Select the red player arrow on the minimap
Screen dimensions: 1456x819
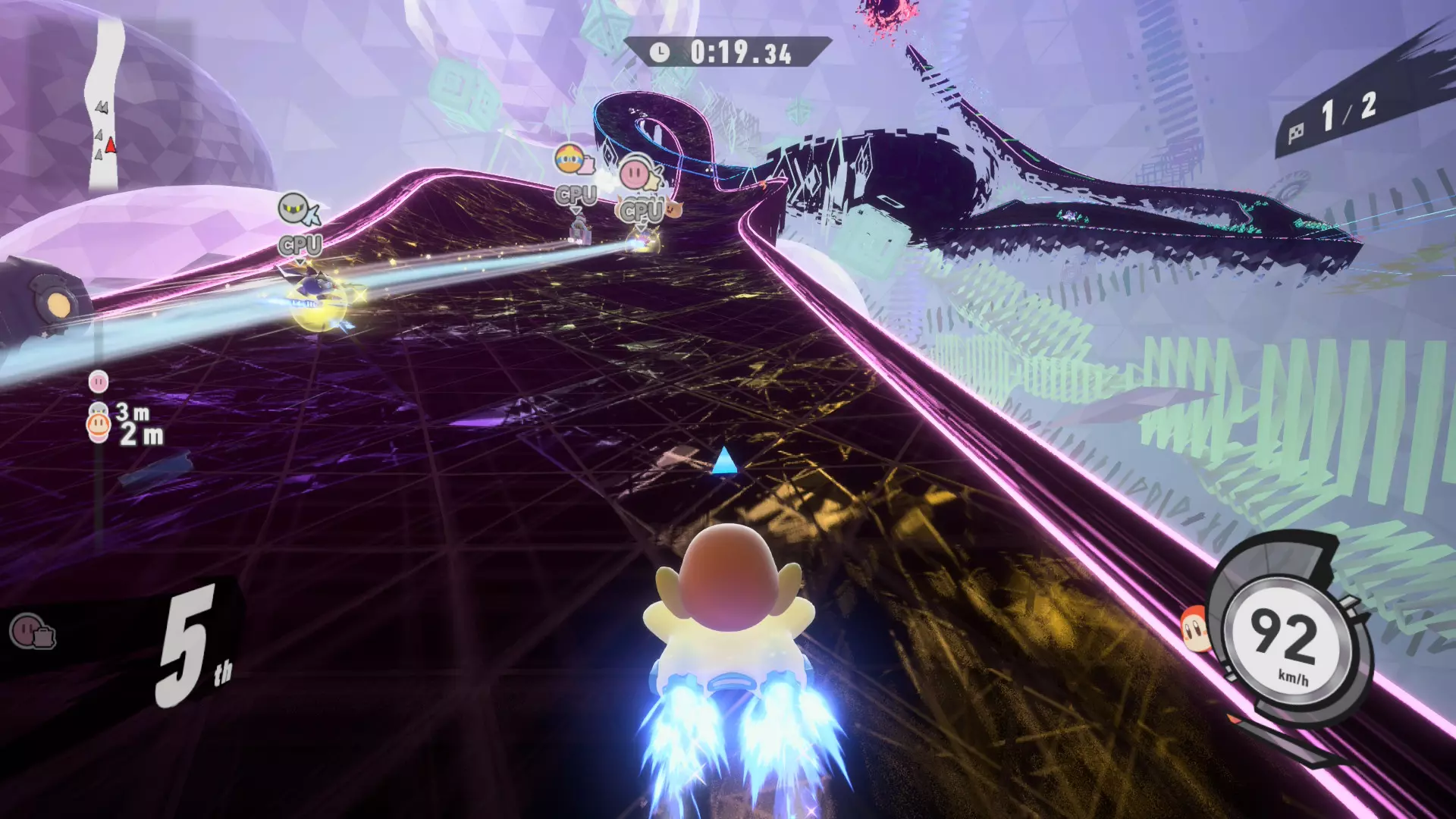(111, 144)
